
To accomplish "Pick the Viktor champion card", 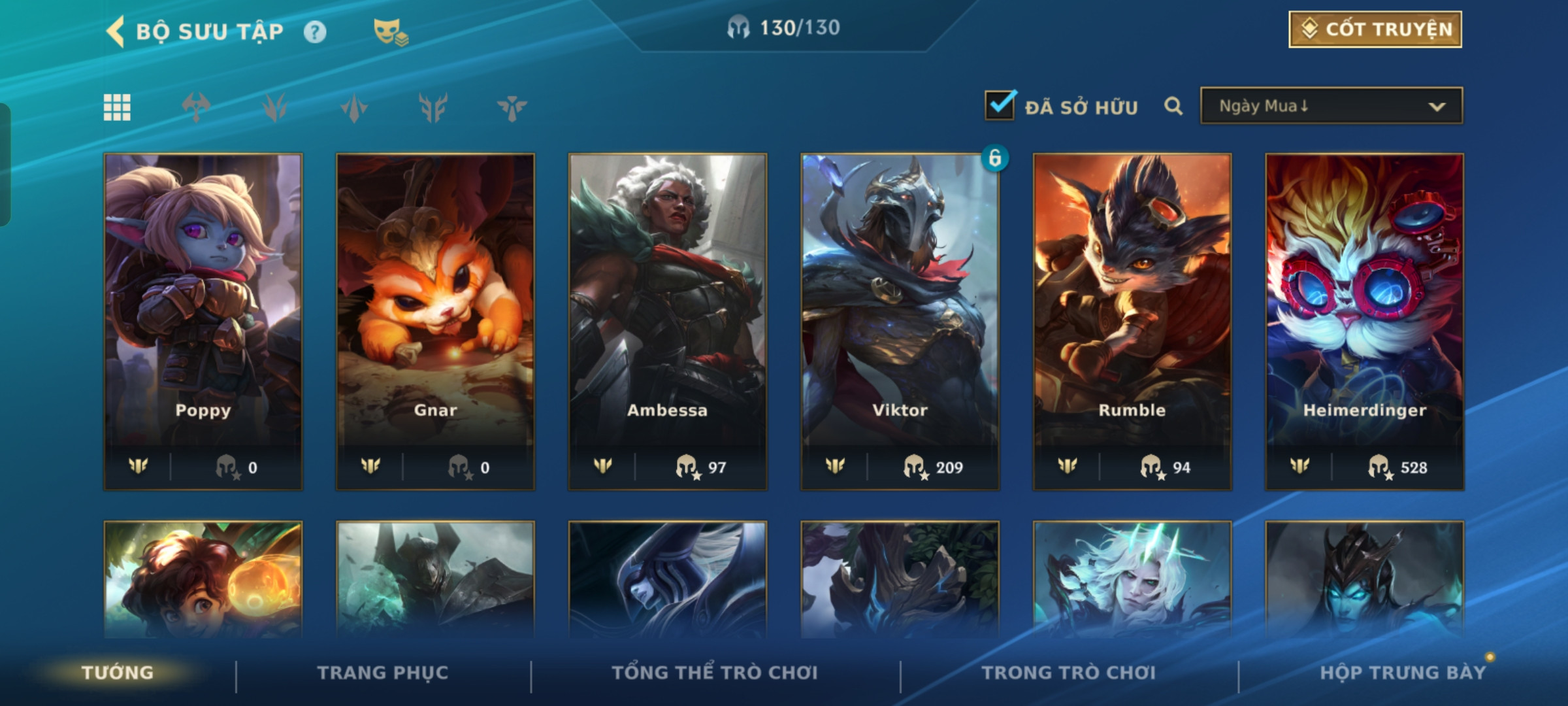I will click(x=900, y=321).
